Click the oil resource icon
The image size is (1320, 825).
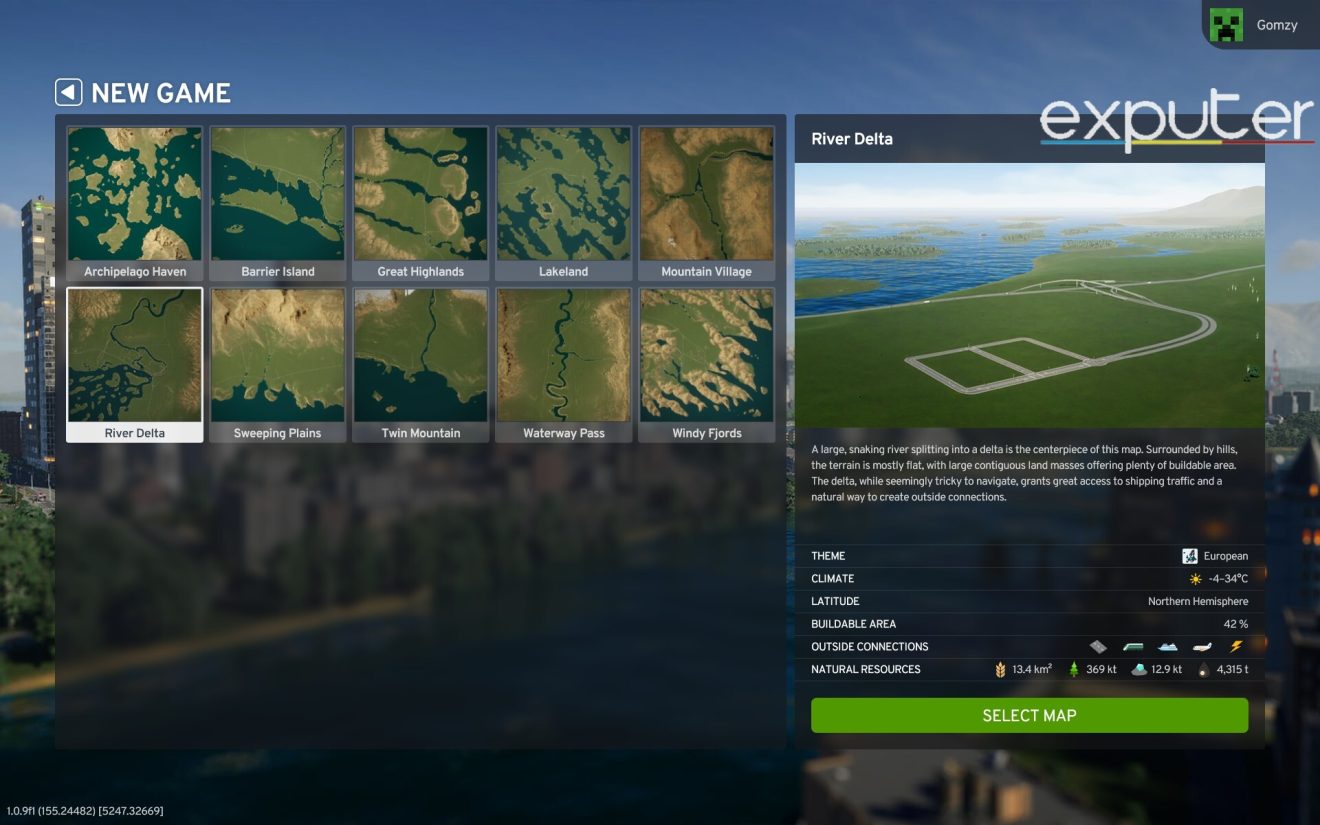tap(1202, 669)
